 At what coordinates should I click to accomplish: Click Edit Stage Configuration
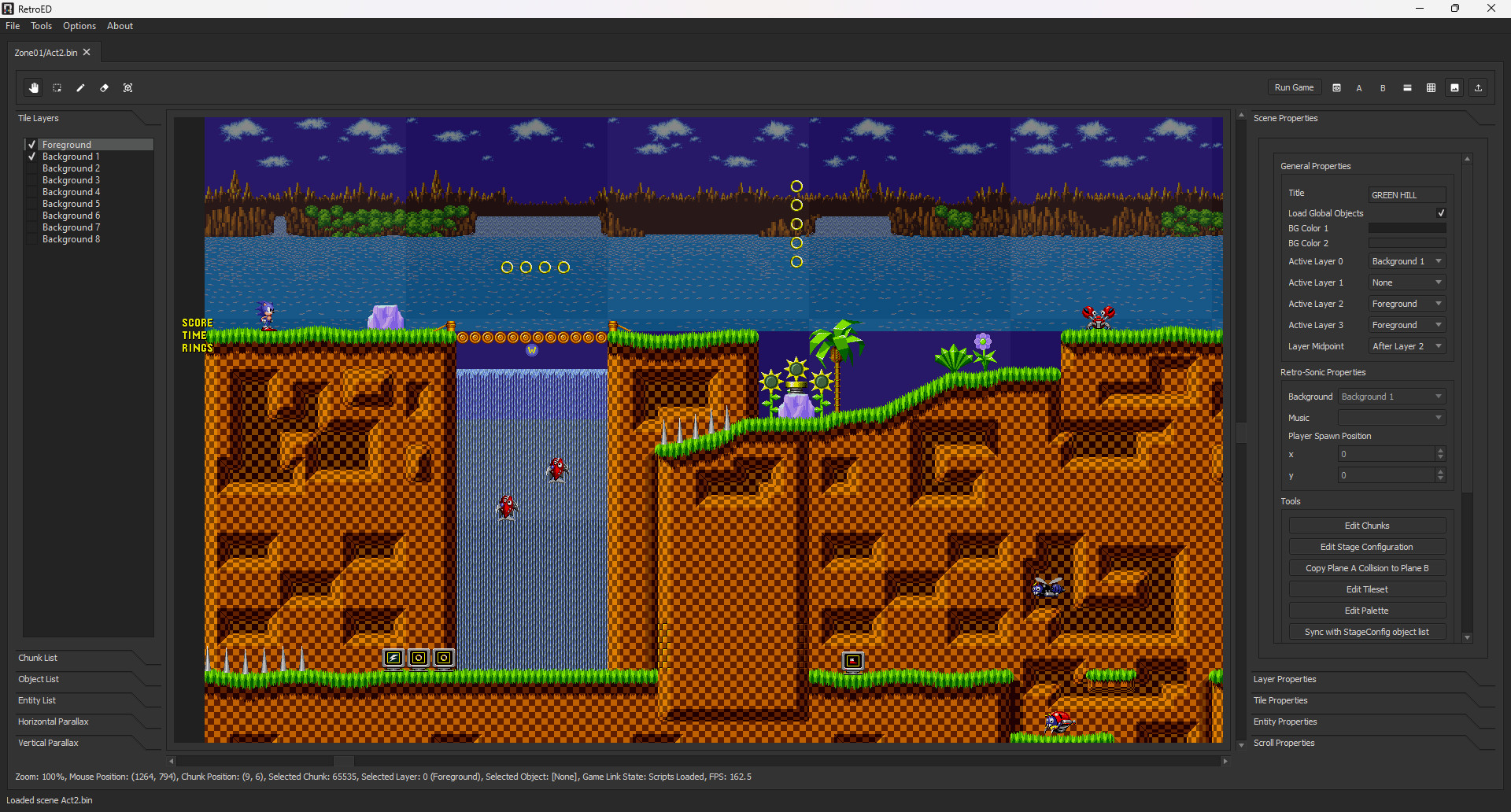click(1367, 546)
